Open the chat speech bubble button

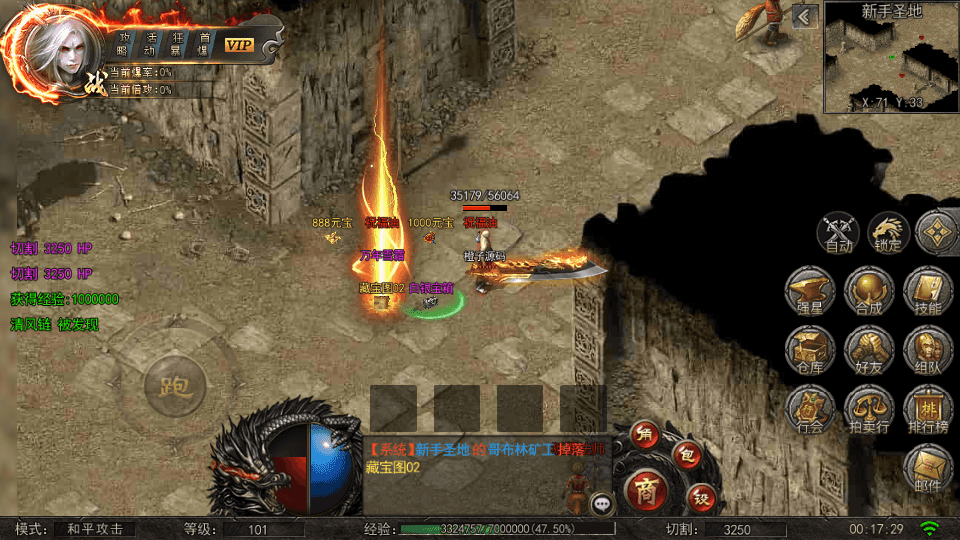pos(601,504)
